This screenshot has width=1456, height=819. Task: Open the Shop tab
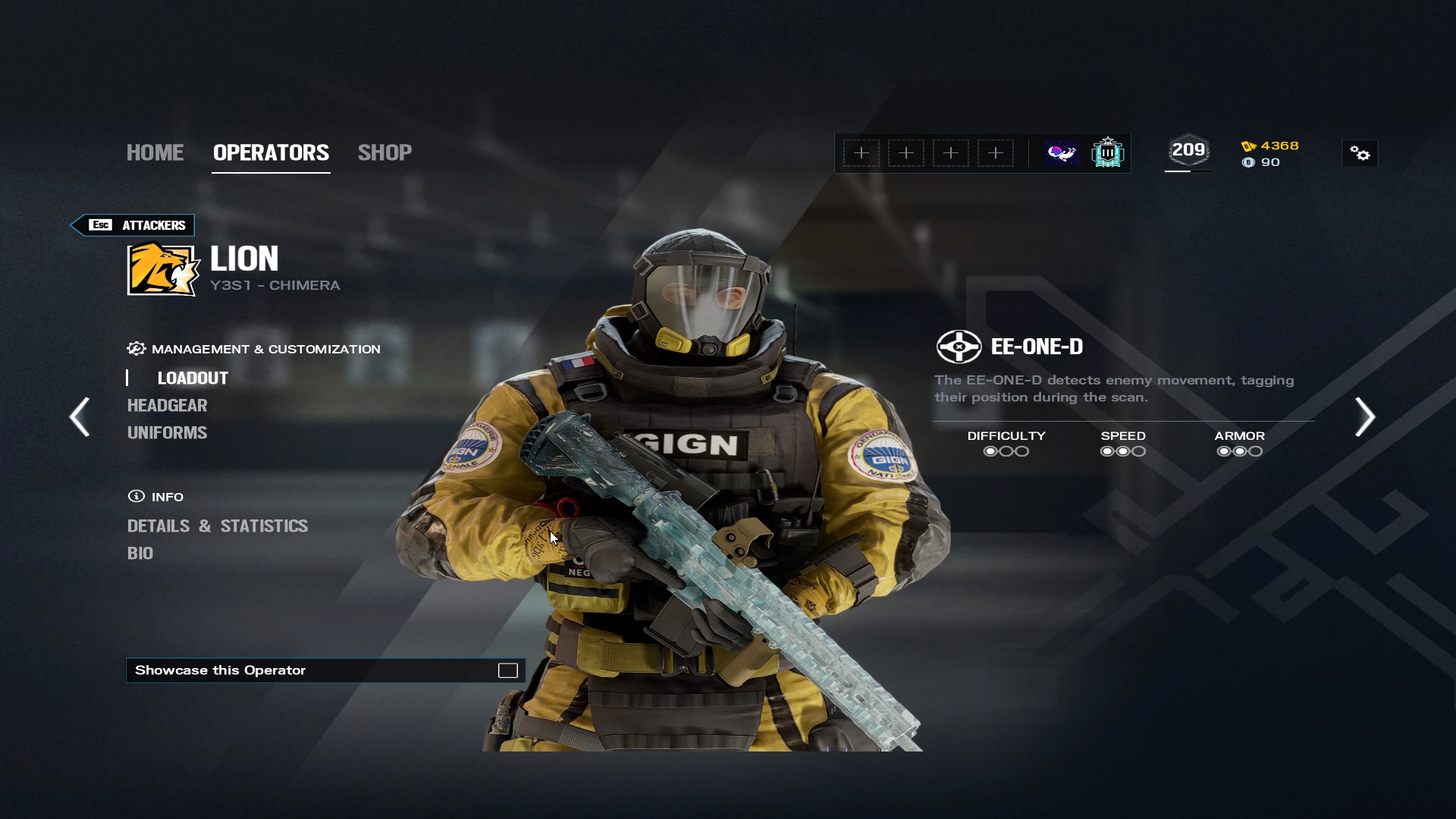point(384,152)
